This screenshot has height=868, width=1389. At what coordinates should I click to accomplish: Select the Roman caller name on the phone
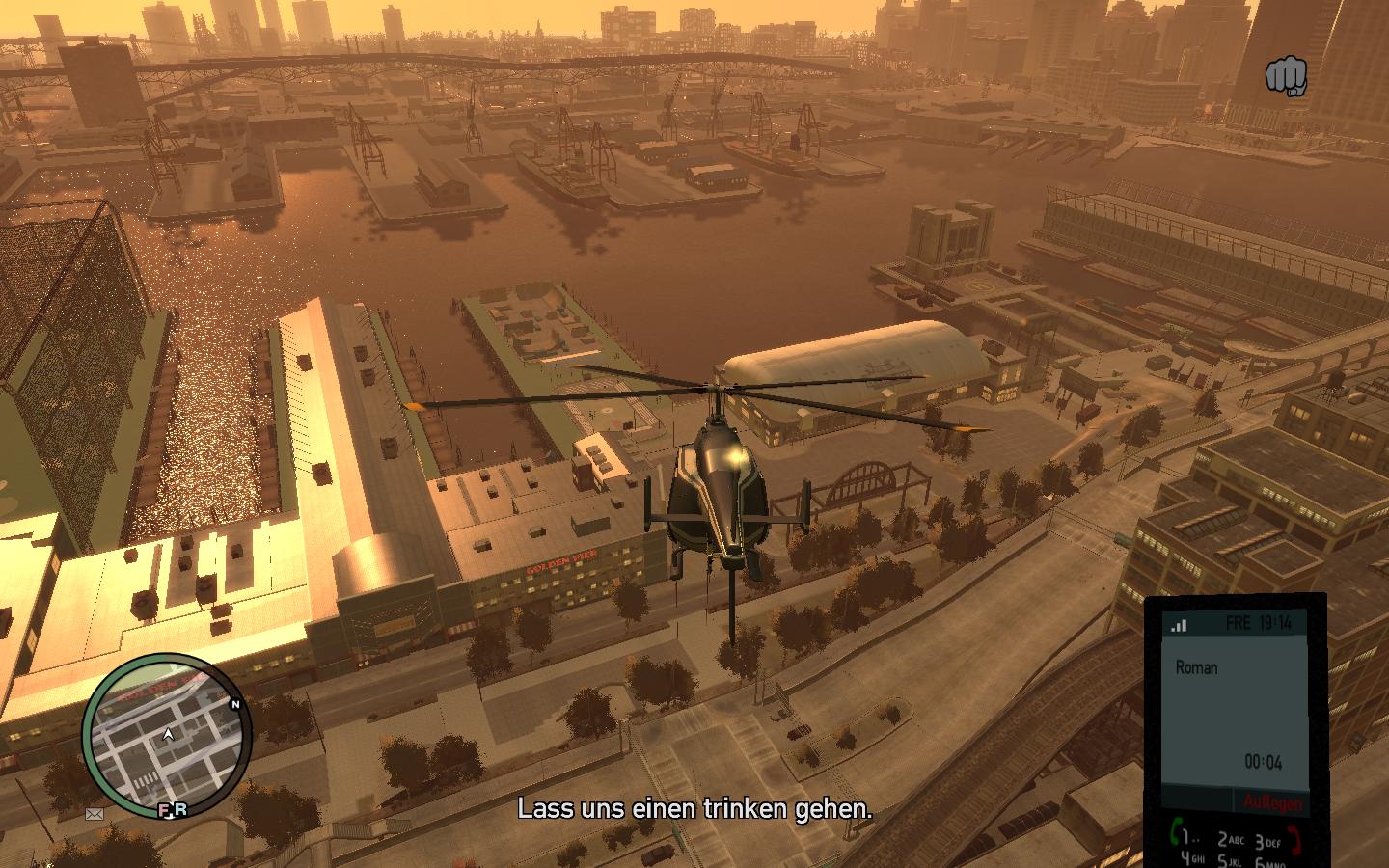1196,667
